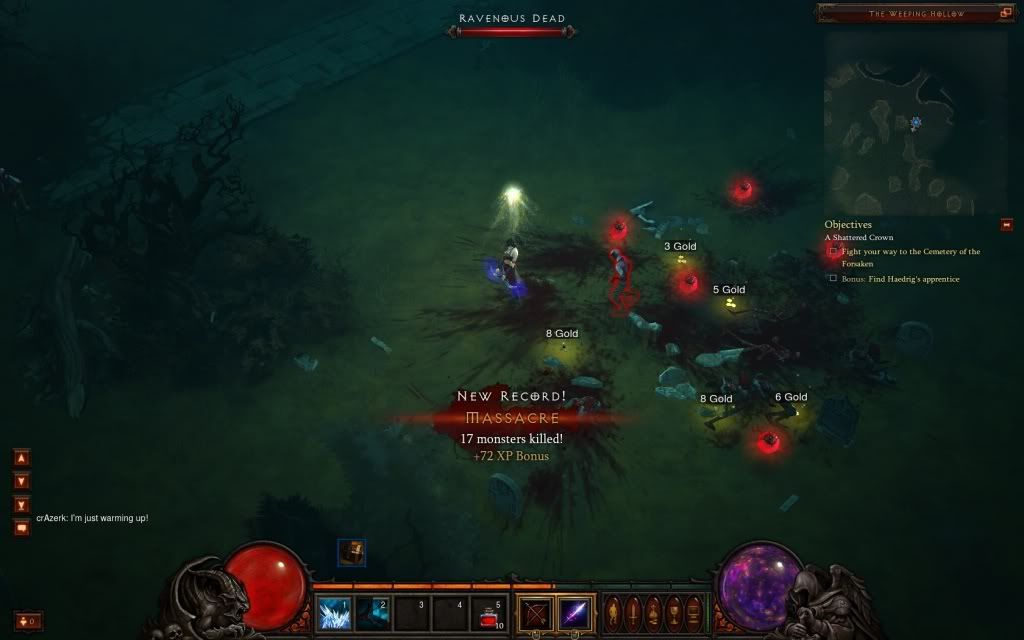The height and width of the screenshot is (640, 1024).
Task: Click the chat single down arrow button
Action: 22,479
